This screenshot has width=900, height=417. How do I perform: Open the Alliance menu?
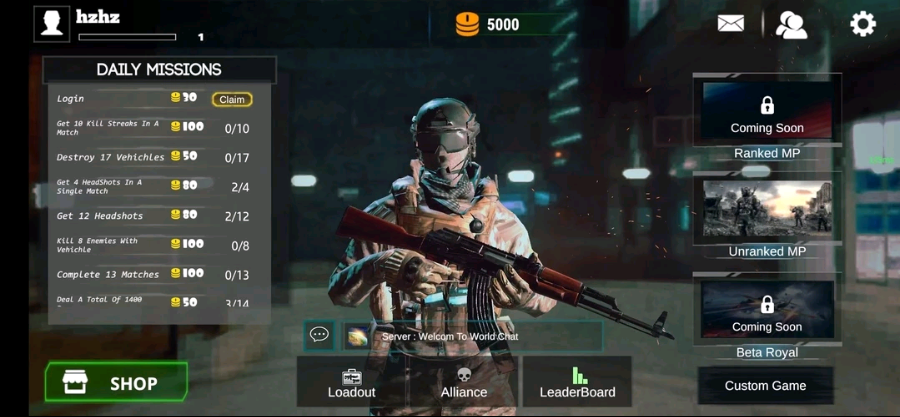pos(464,382)
